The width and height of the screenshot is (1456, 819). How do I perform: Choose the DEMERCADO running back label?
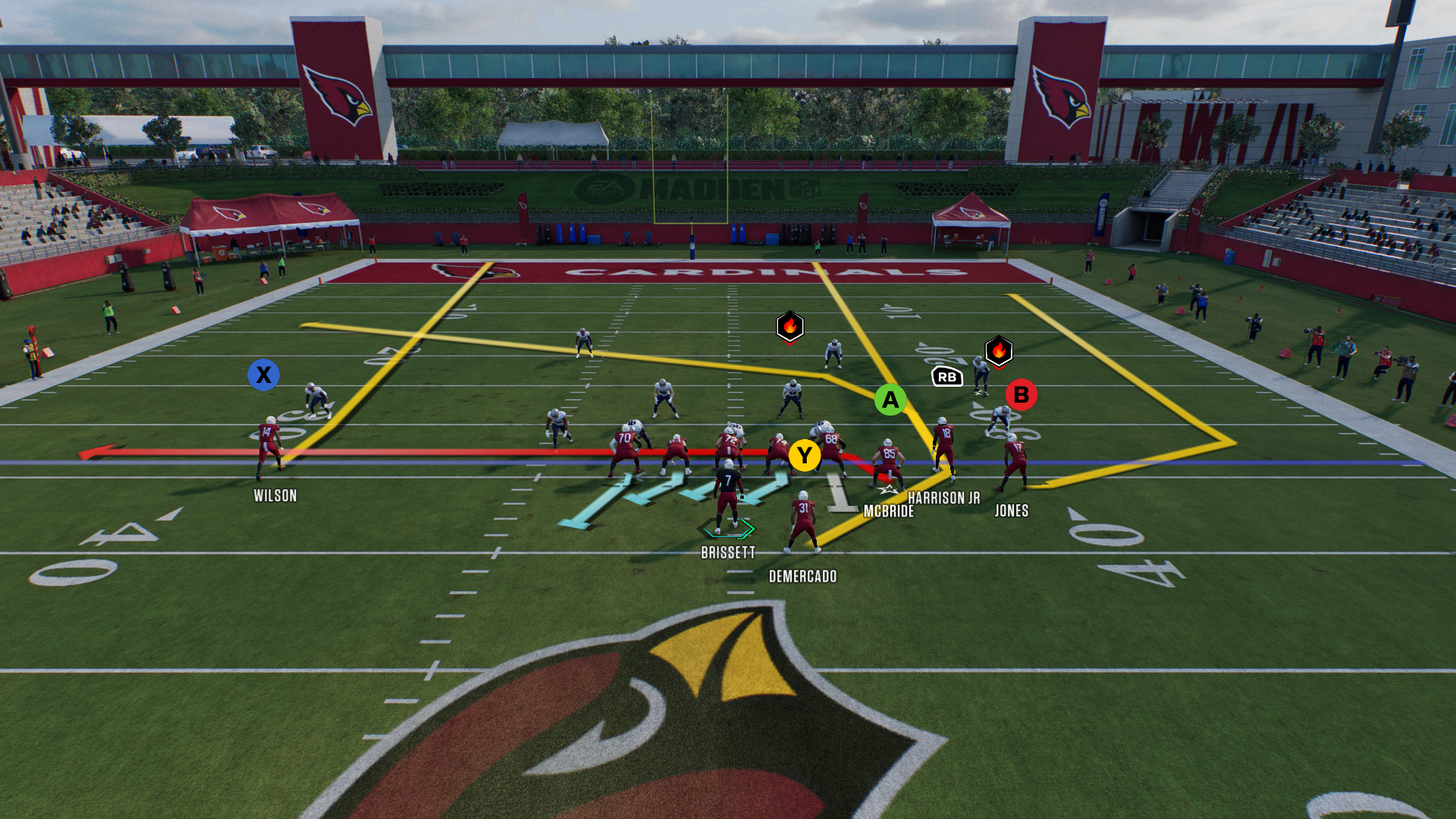pos(802,576)
